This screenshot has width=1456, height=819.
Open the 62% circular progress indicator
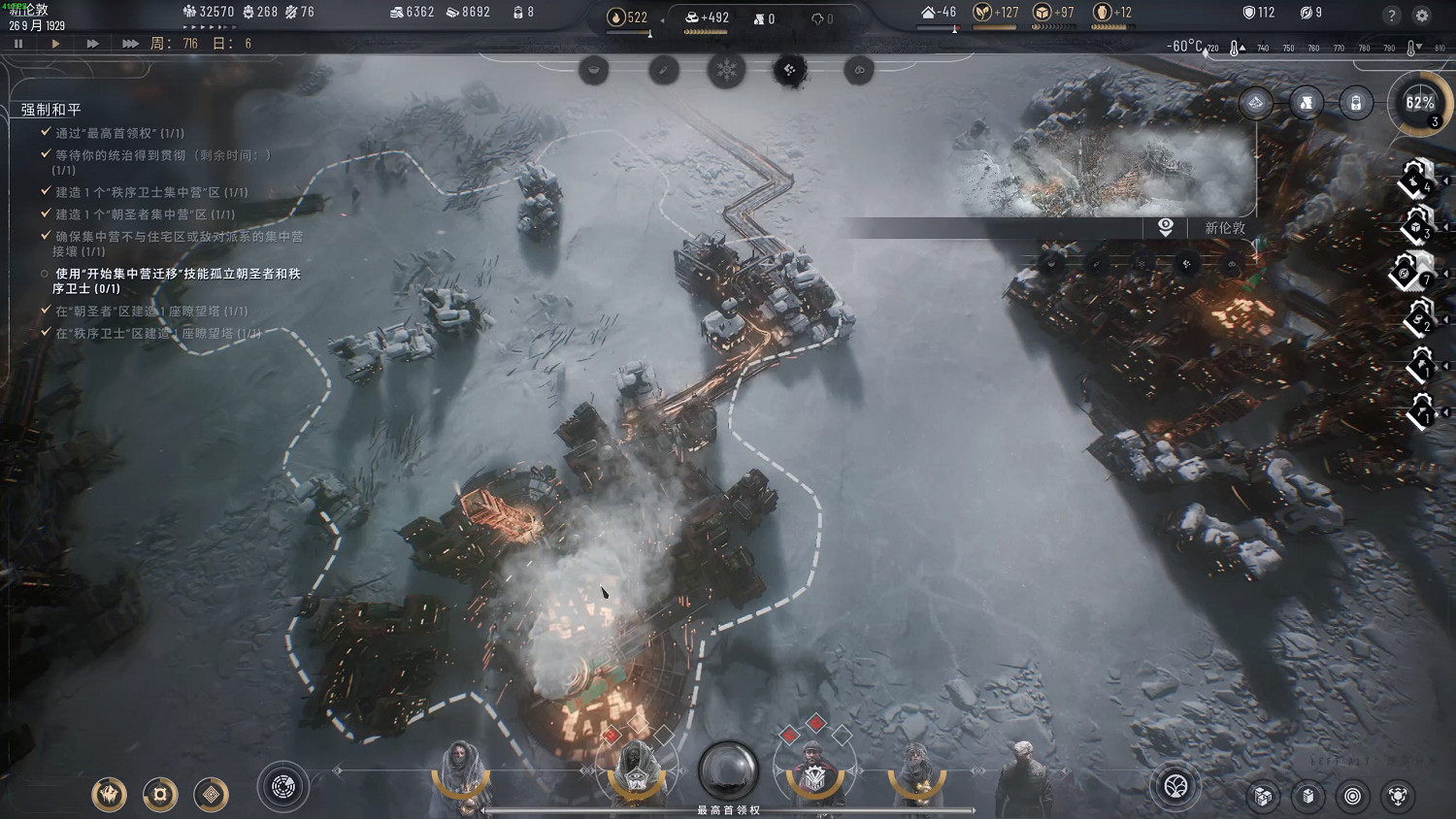1420,103
